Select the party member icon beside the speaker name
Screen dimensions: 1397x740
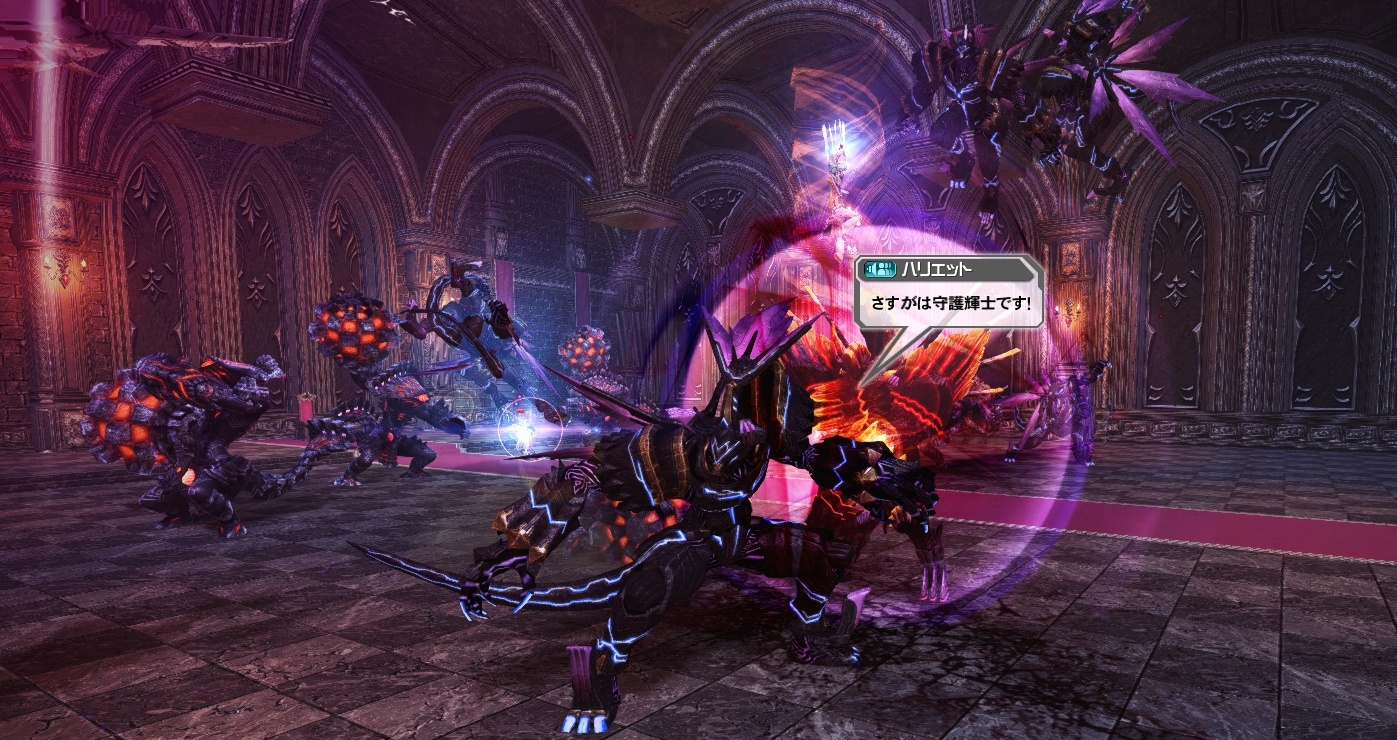[885, 269]
